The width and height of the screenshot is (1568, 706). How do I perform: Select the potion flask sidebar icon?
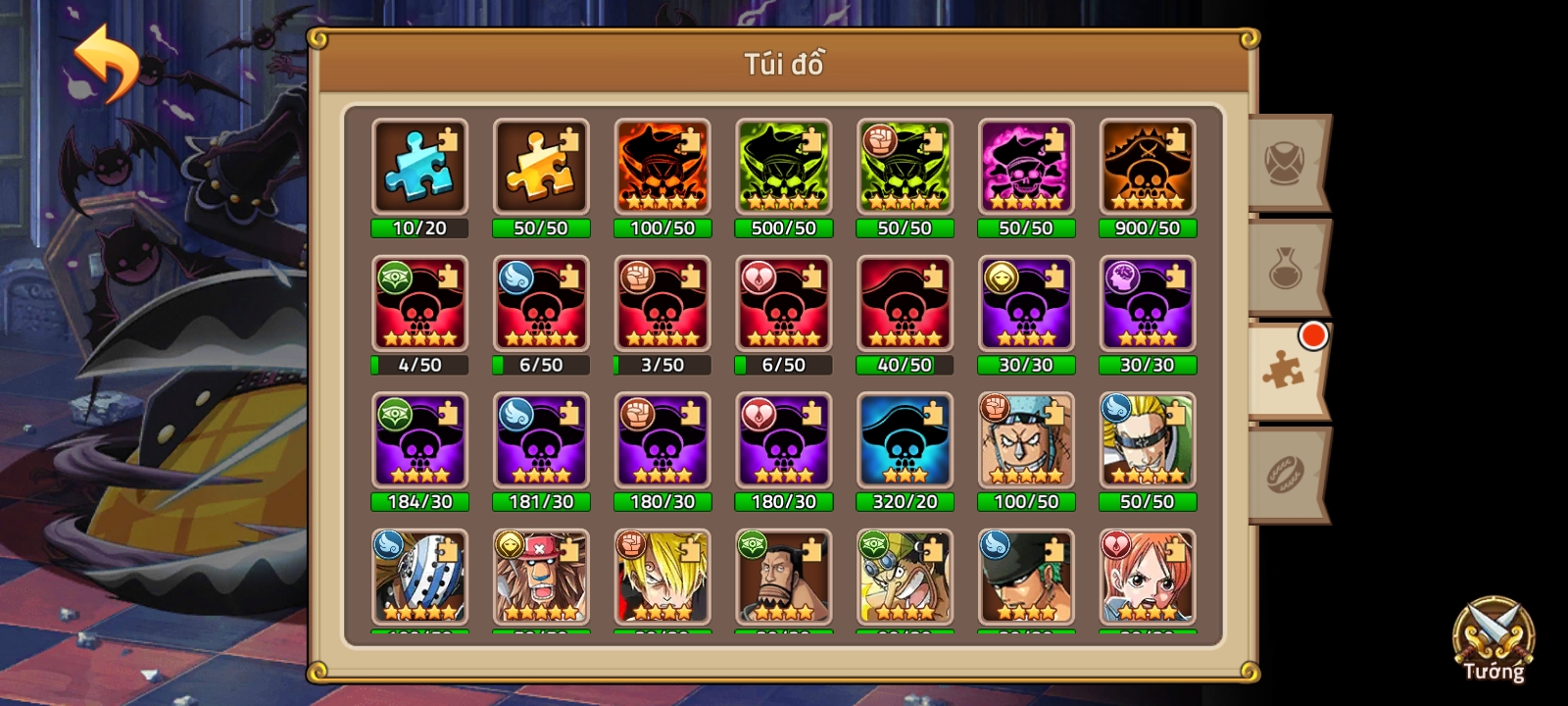1287,270
